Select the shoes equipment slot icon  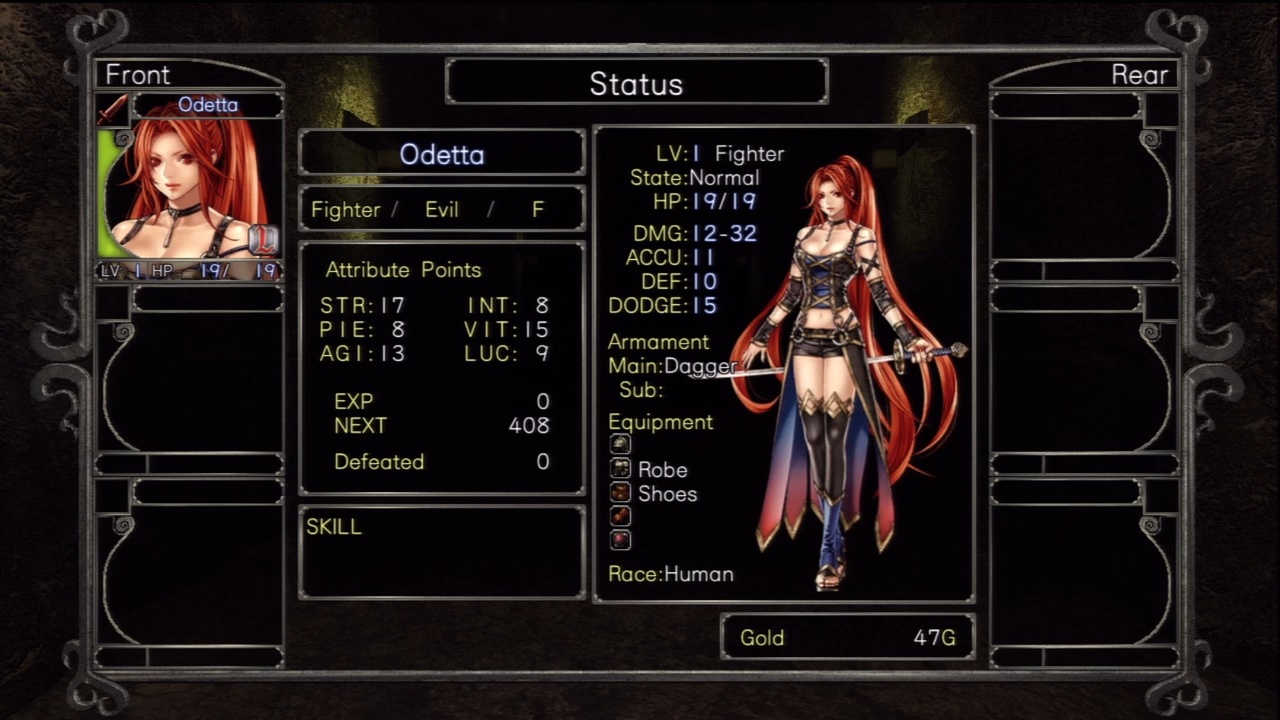coord(620,493)
